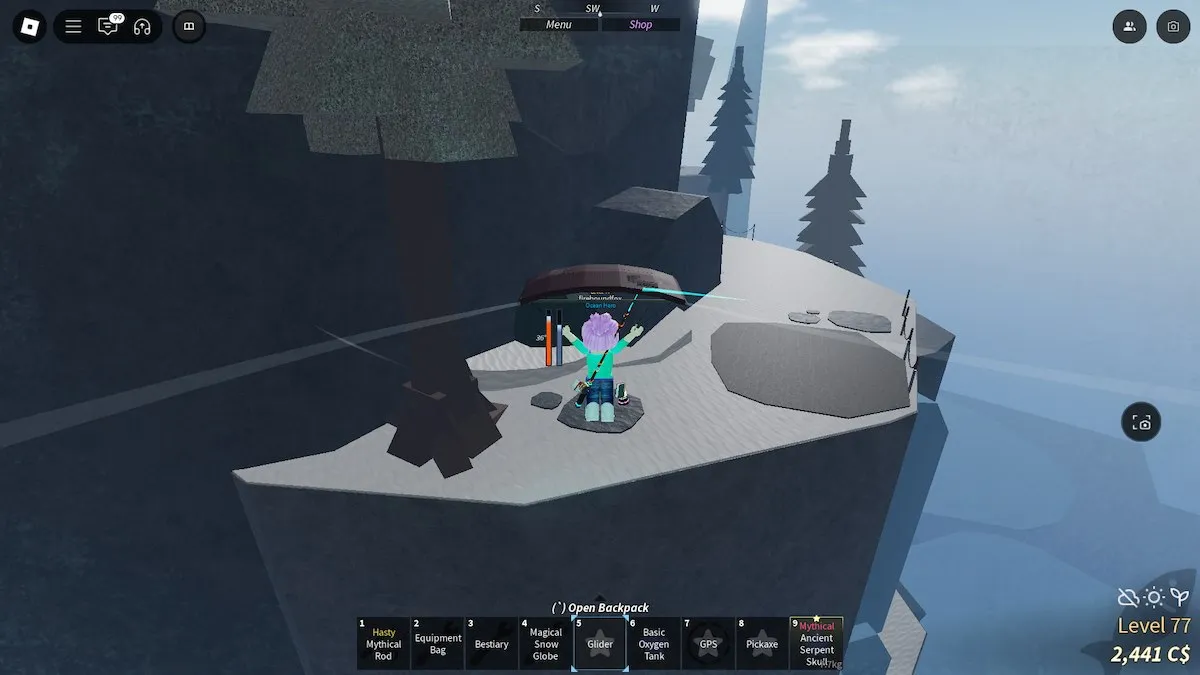
Task: Open the book icon in top bar
Action: [189, 27]
